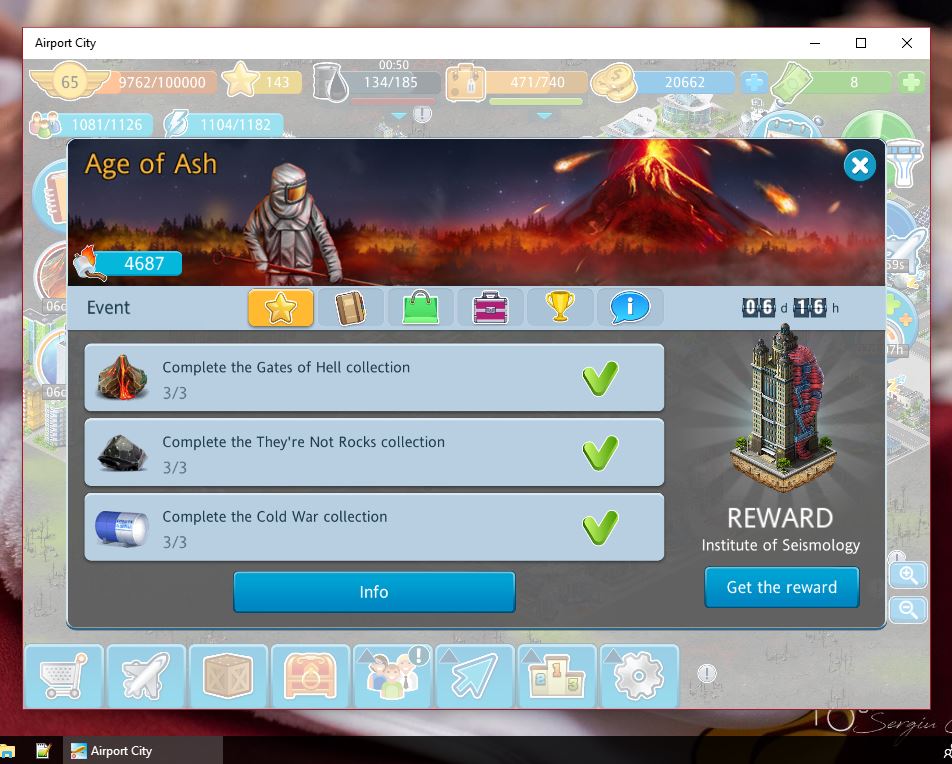Open the airplane fleet button

click(145, 677)
